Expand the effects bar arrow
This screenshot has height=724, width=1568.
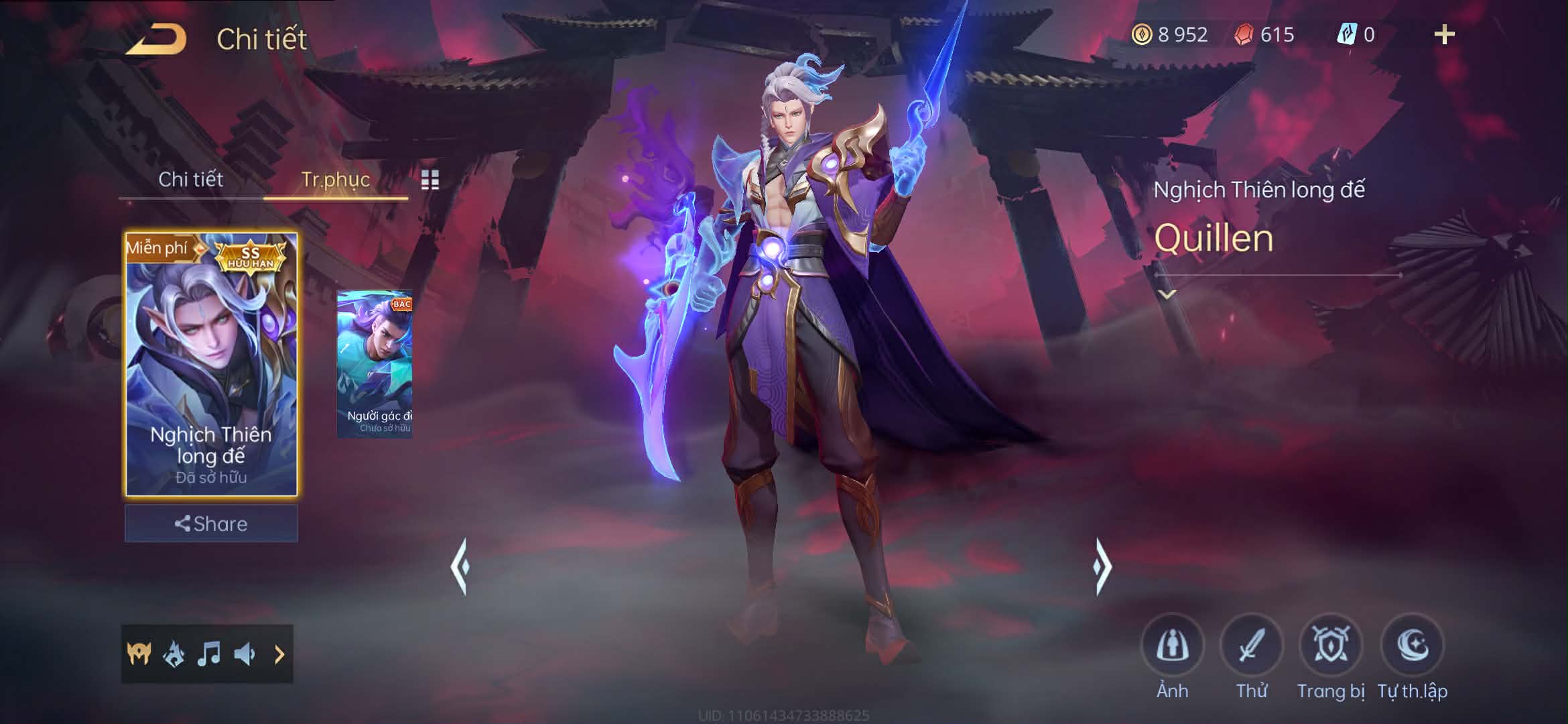click(x=280, y=654)
